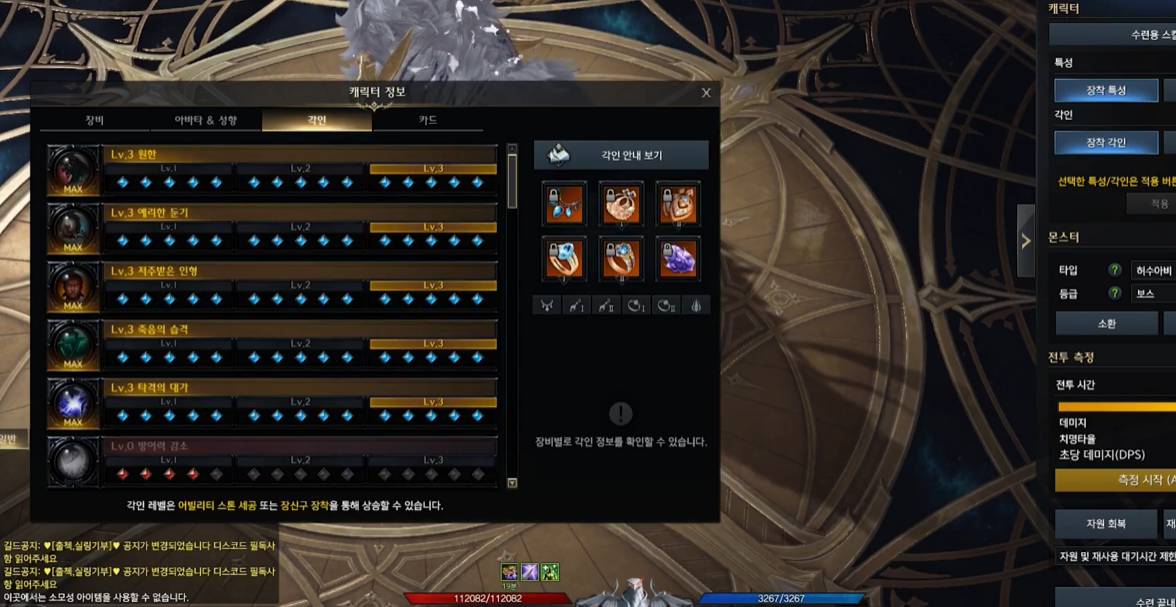Click the 자원 회복 button
Viewport: 1176px width, 607px height.
[1106, 523]
